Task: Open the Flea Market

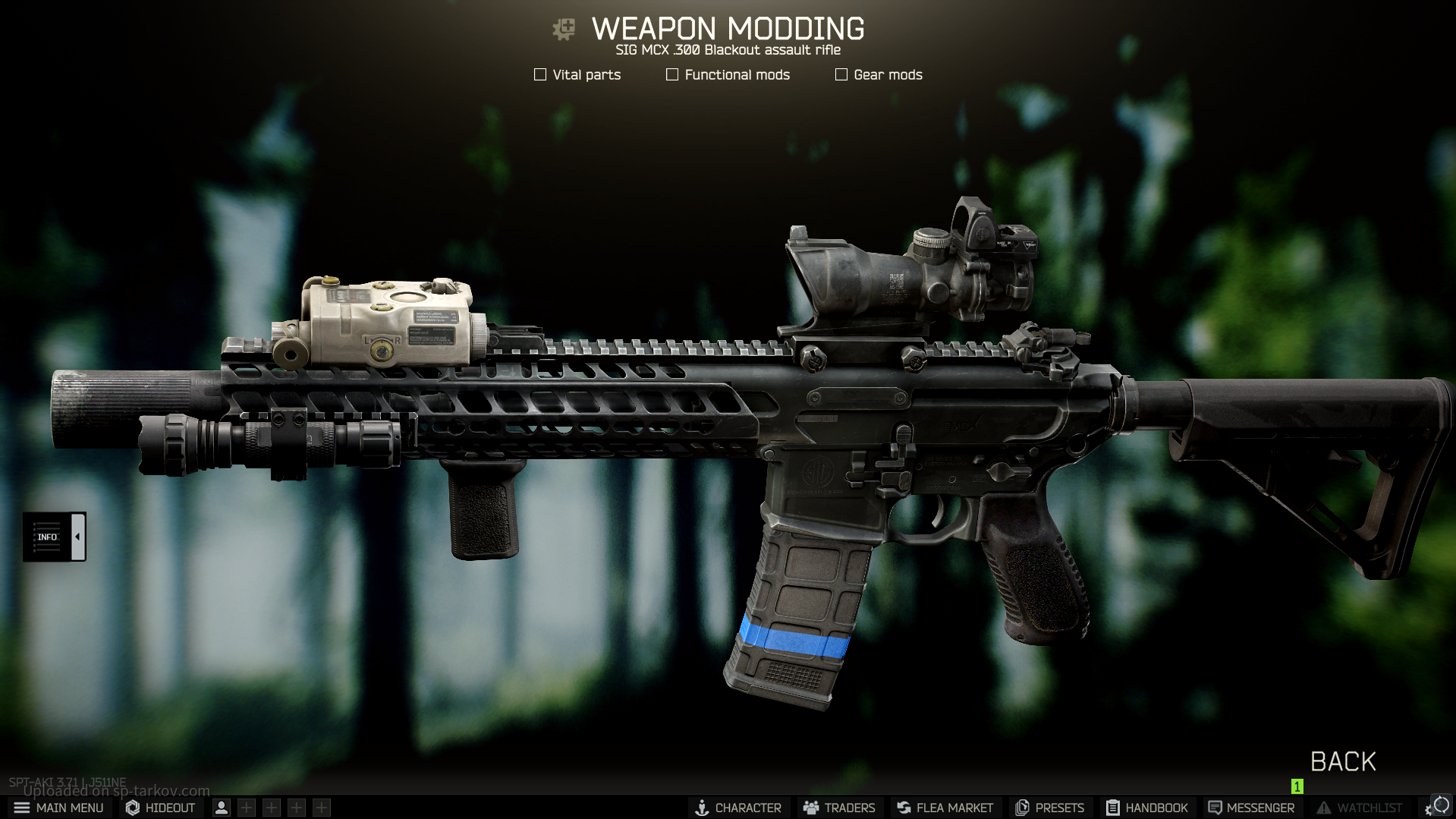Action: 945,808
